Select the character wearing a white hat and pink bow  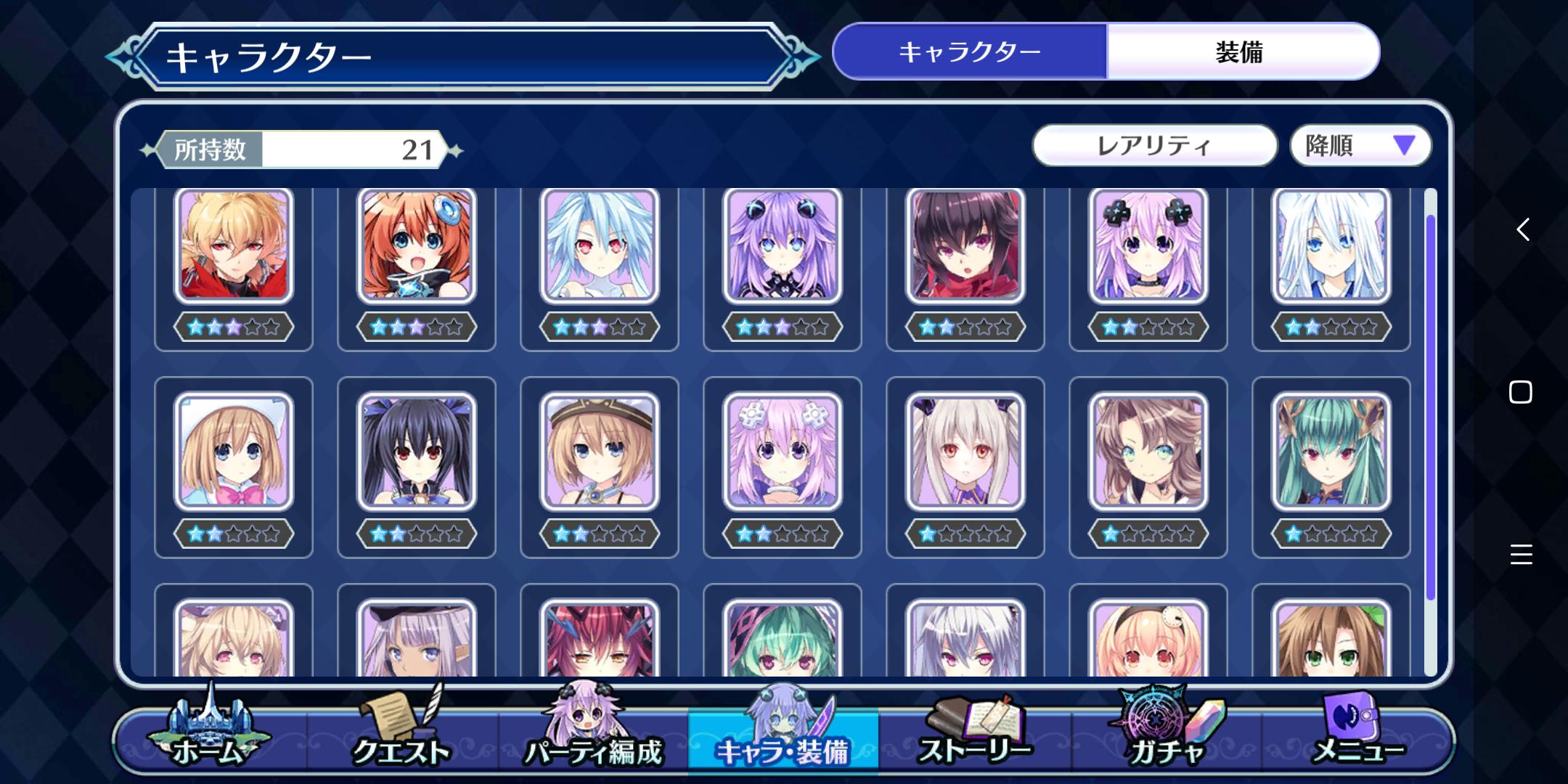click(x=234, y=452)
